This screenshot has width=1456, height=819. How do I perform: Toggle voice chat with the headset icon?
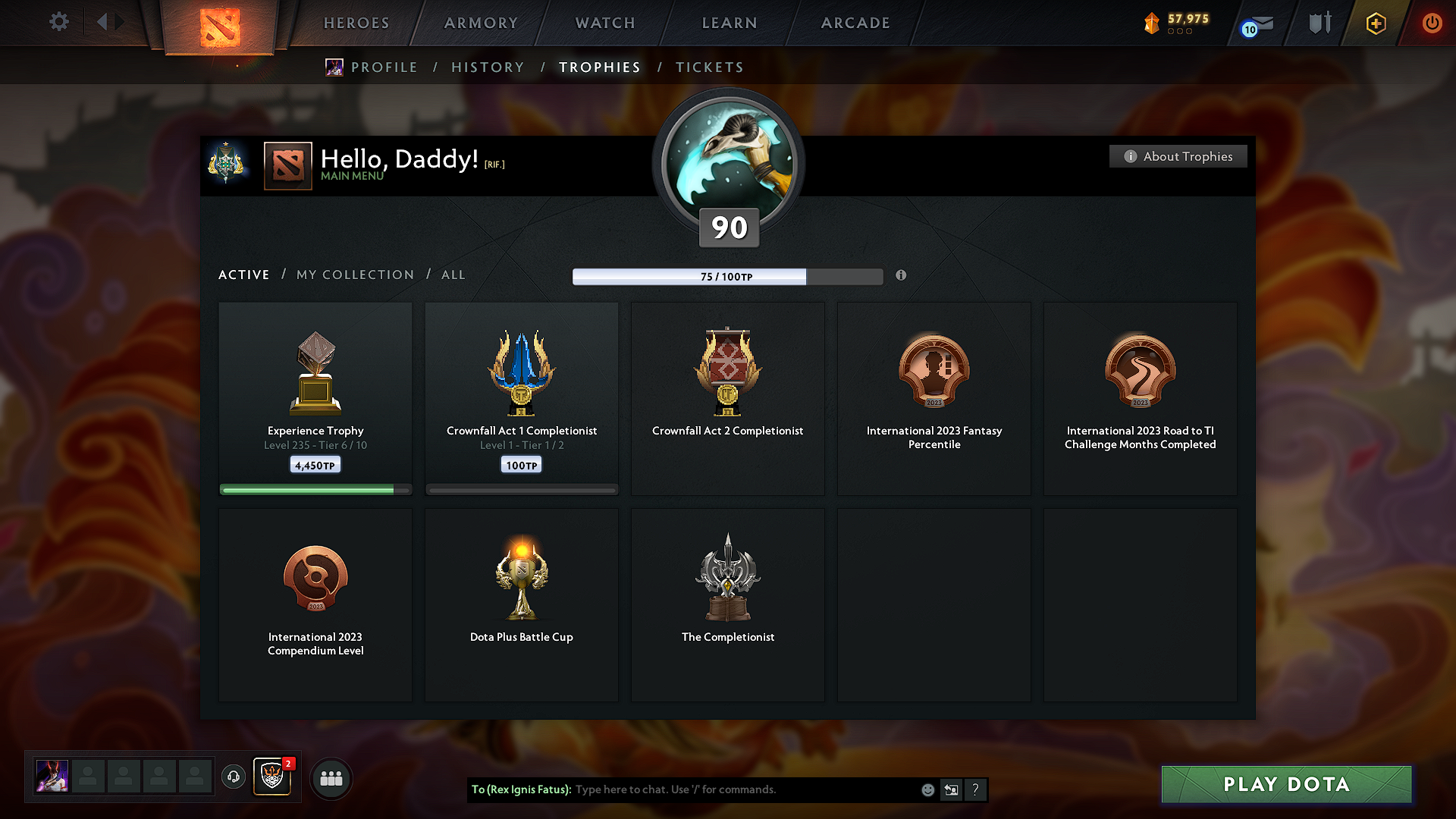click(233, 777)
